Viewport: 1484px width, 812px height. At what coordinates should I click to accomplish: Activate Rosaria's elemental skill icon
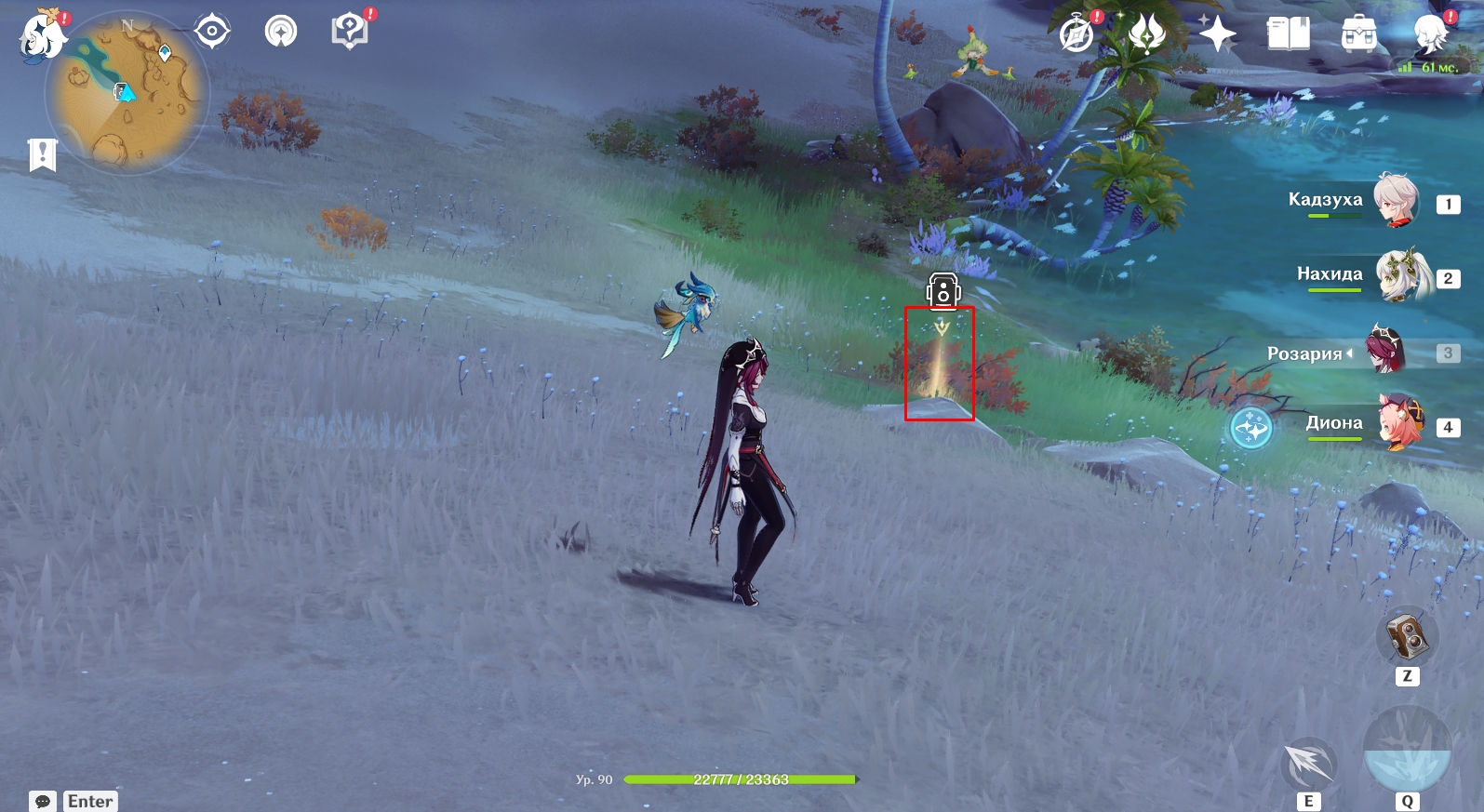coord(1309,765)
